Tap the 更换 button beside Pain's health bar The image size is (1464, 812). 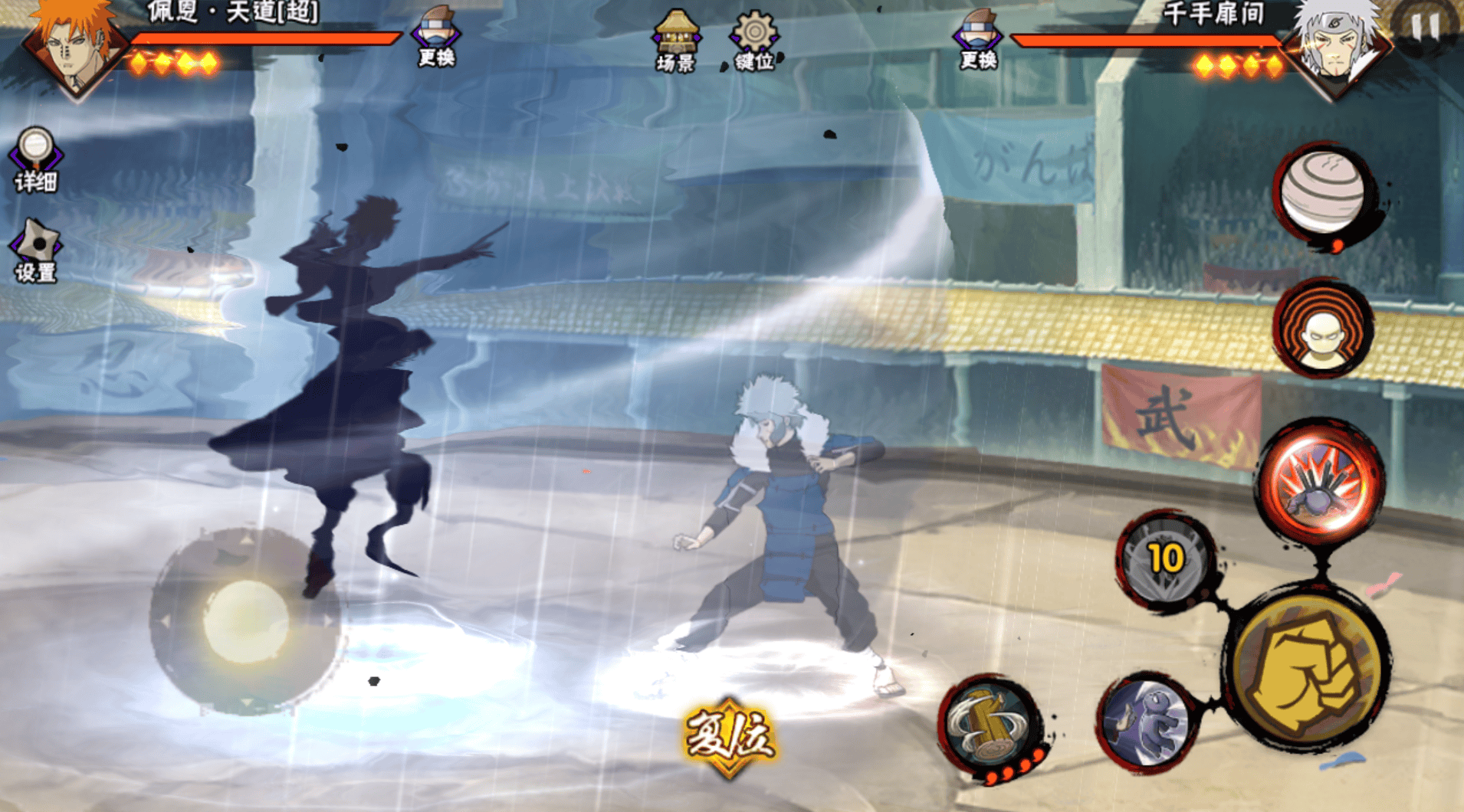point(435,37)
